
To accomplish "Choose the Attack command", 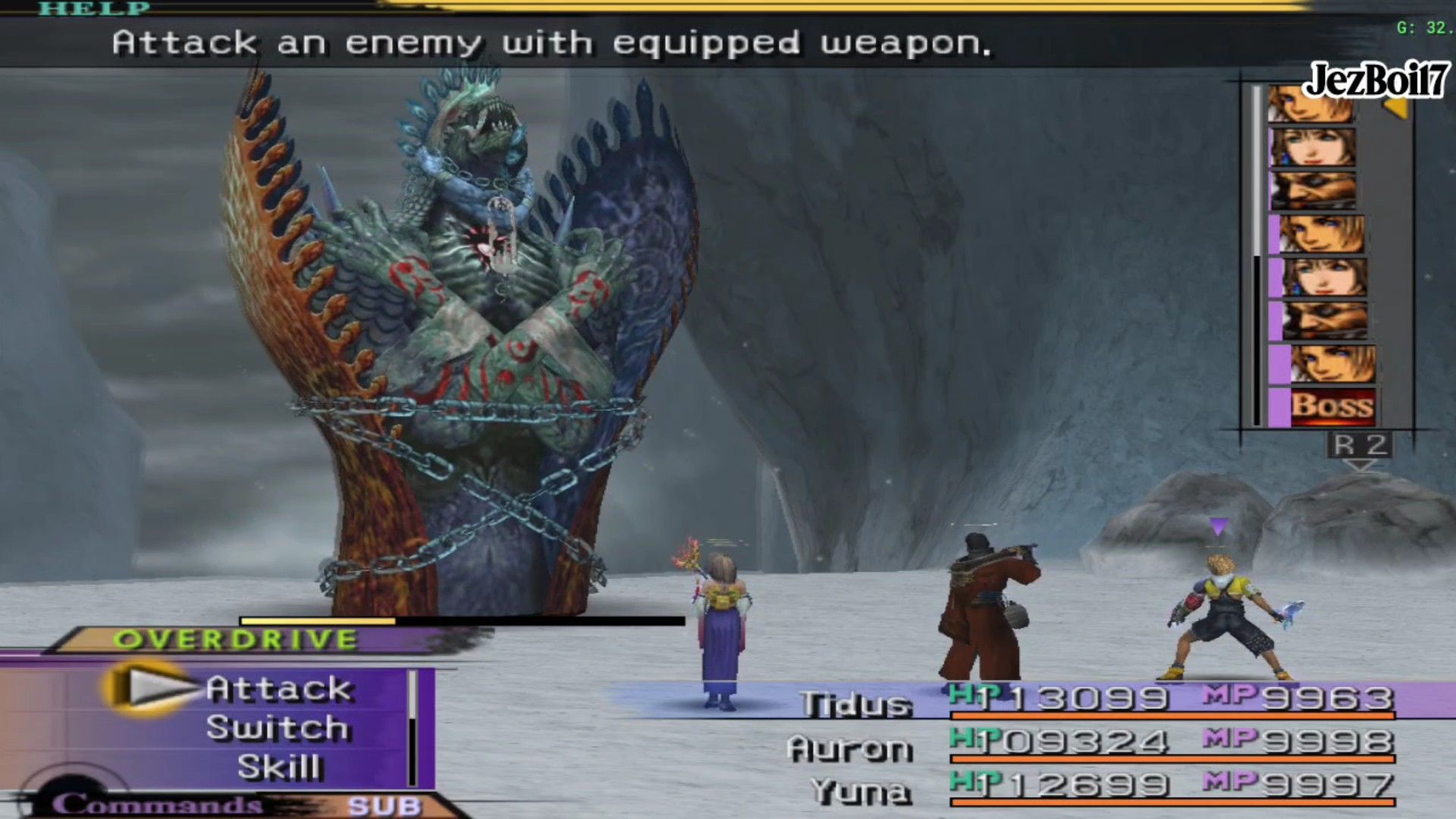I will [x=278, y=689].
